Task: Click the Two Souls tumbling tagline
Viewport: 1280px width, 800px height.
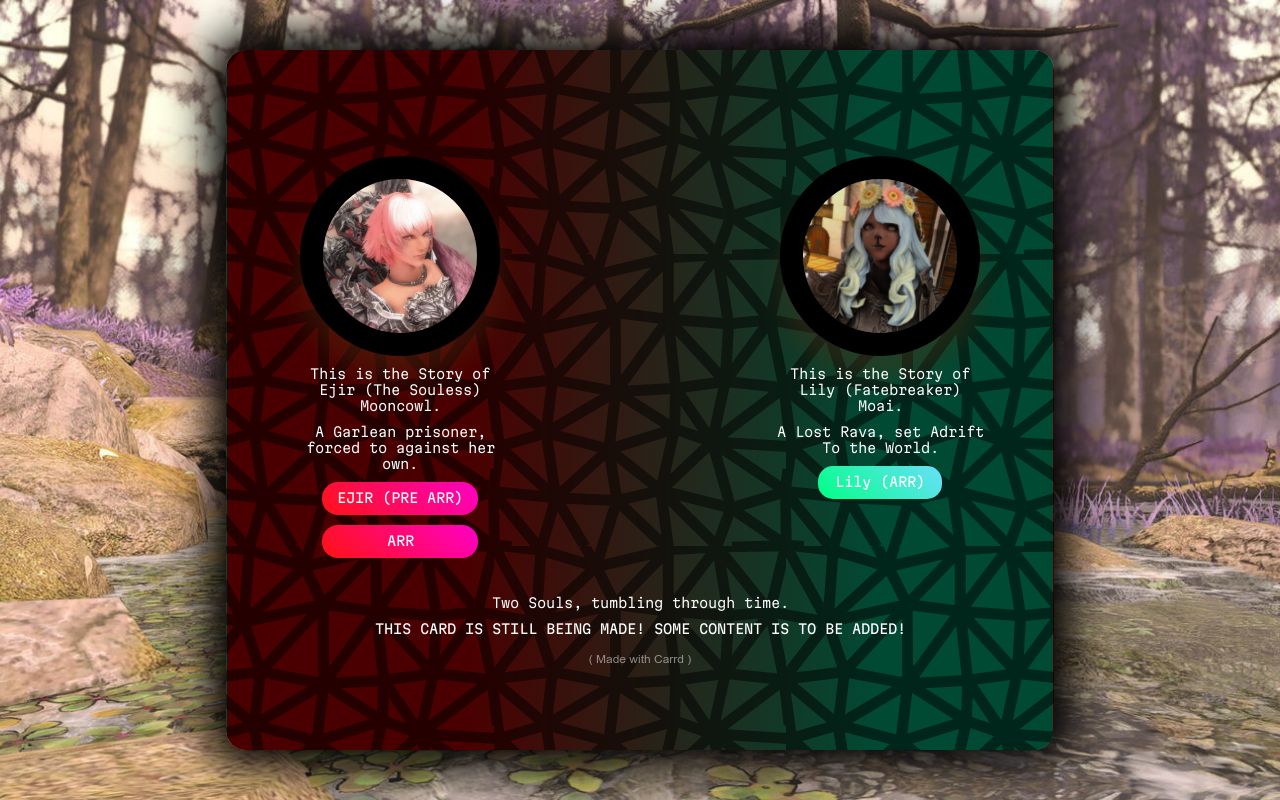Action: (x=638, y=603)
